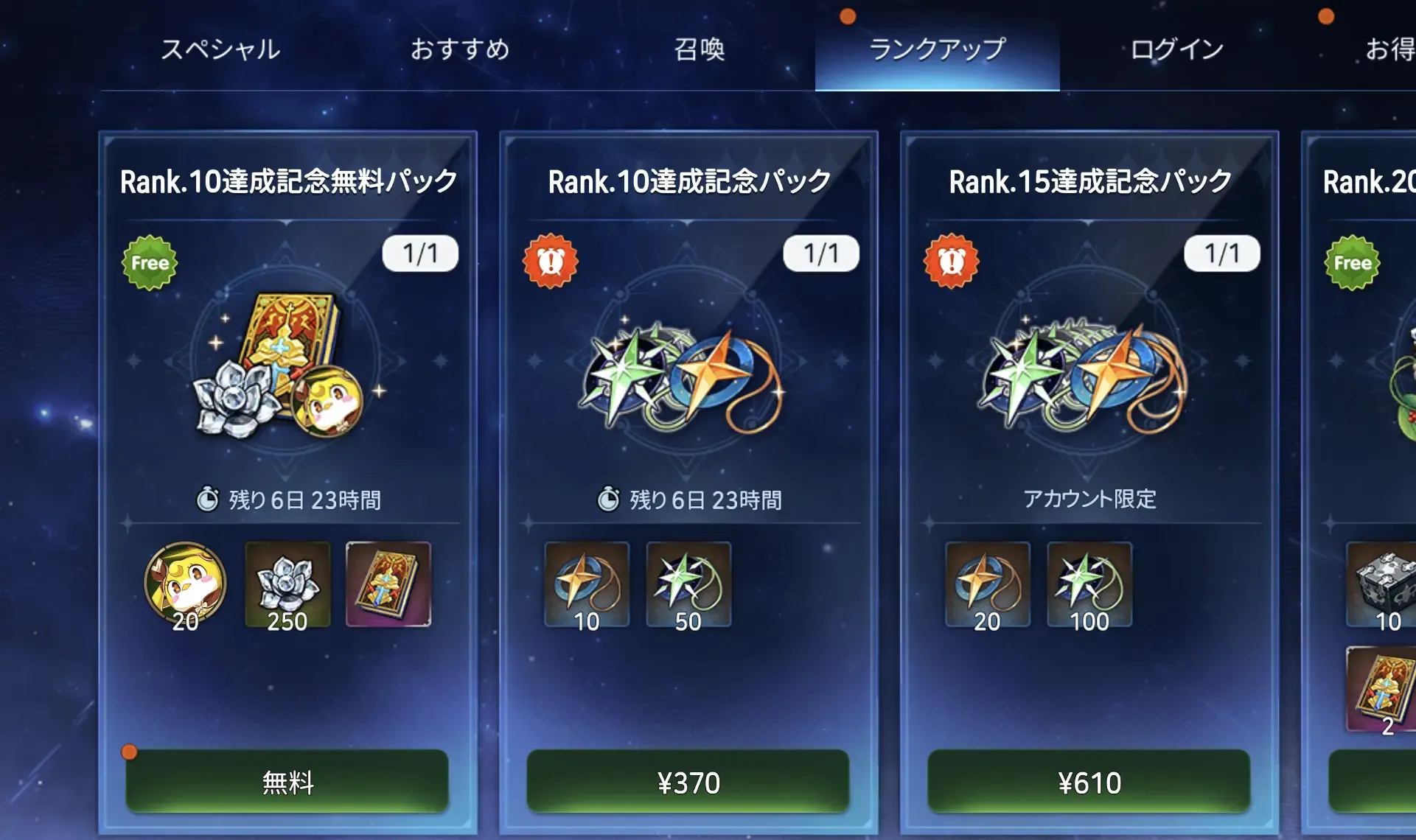Screen dimensions: 1416x840
Task: Select the bird coin item icon showing 20
Action: [x=184, y=586]
